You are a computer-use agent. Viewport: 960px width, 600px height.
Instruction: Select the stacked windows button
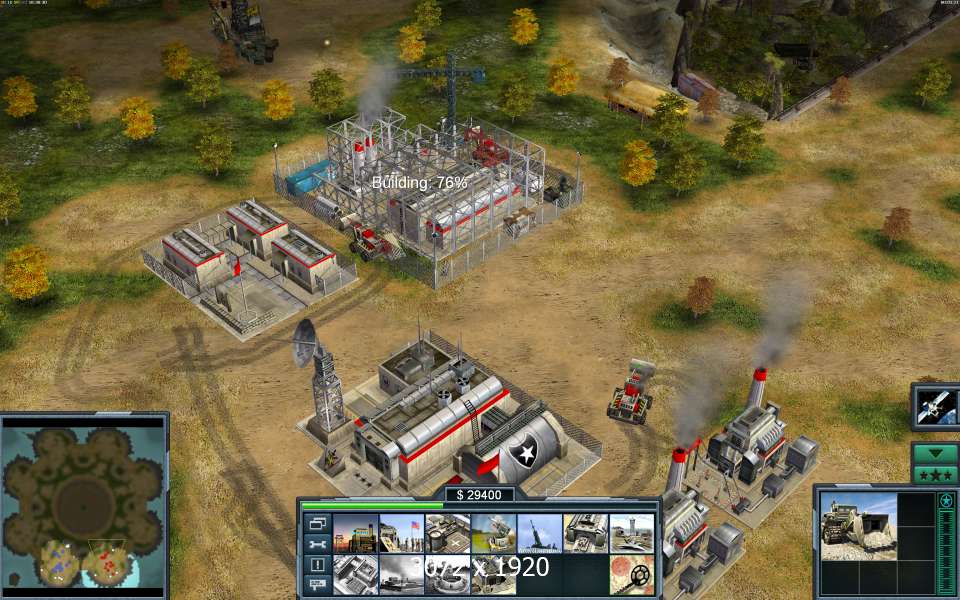point(318,524)
